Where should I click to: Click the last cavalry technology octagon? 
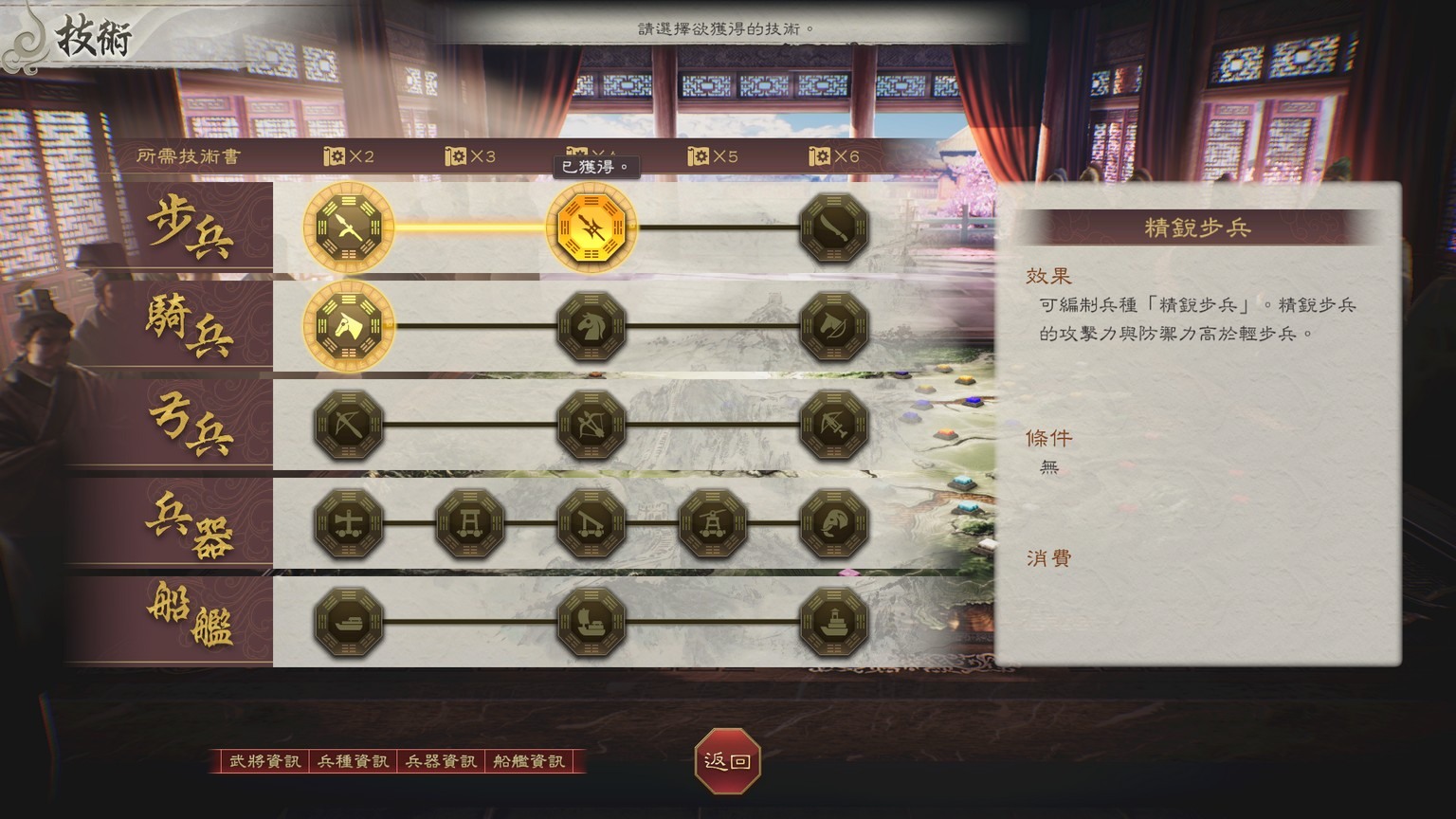(834, 327)
